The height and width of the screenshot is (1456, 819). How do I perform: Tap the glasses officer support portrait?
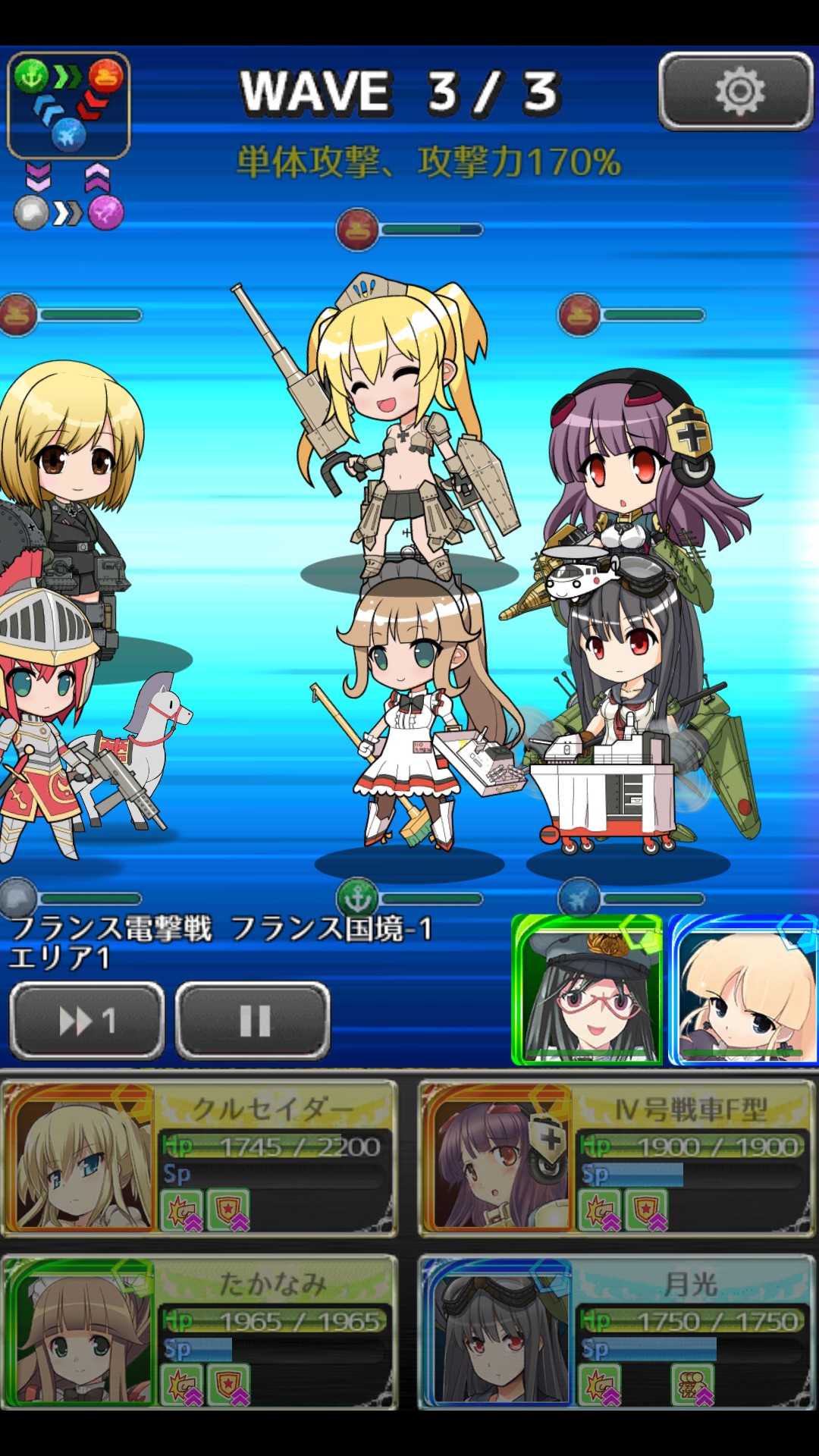coord(588,990)
